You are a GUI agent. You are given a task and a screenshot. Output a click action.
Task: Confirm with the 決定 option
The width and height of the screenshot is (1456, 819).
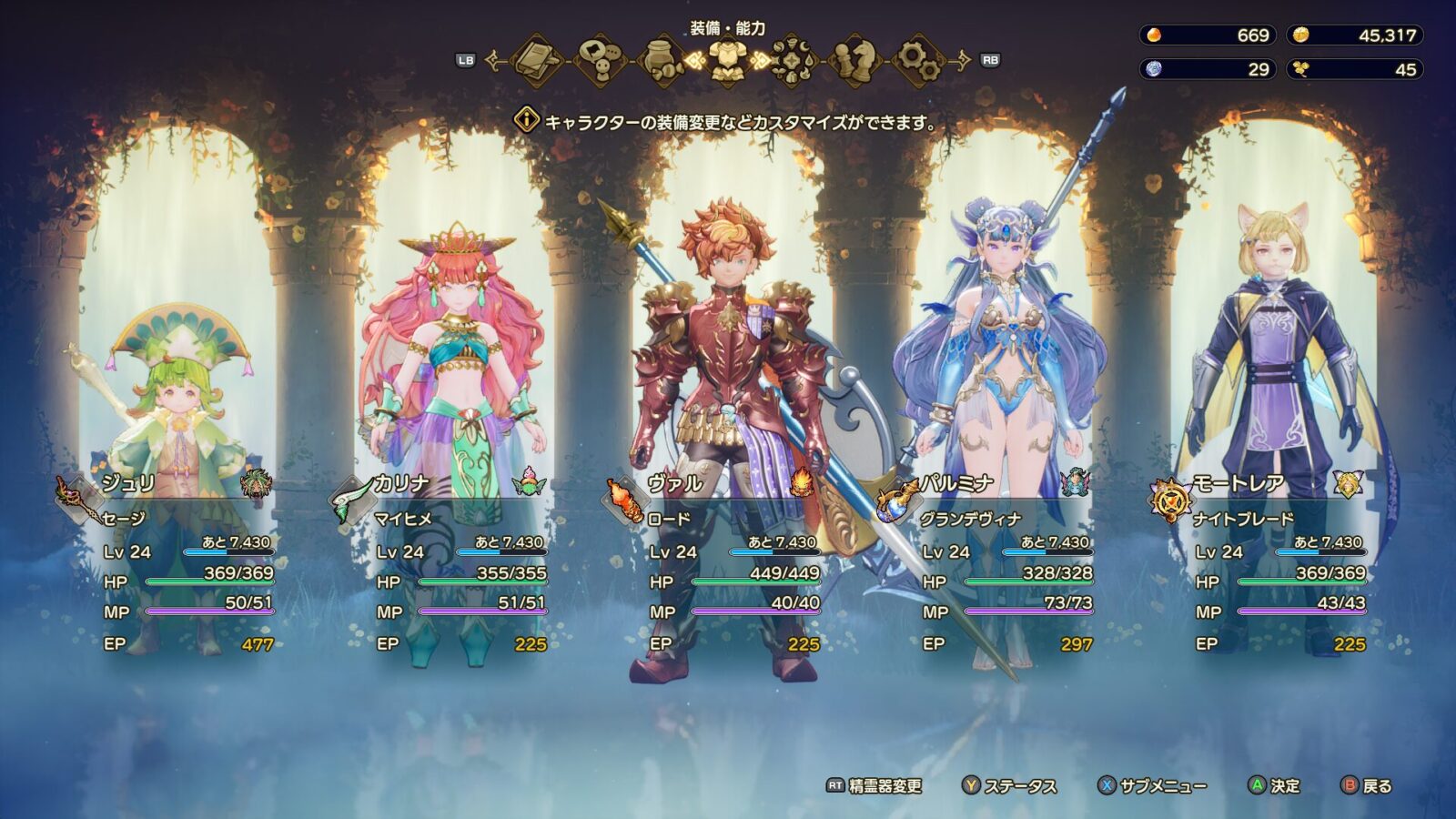pyautogui.click(x=1275, y=785)
